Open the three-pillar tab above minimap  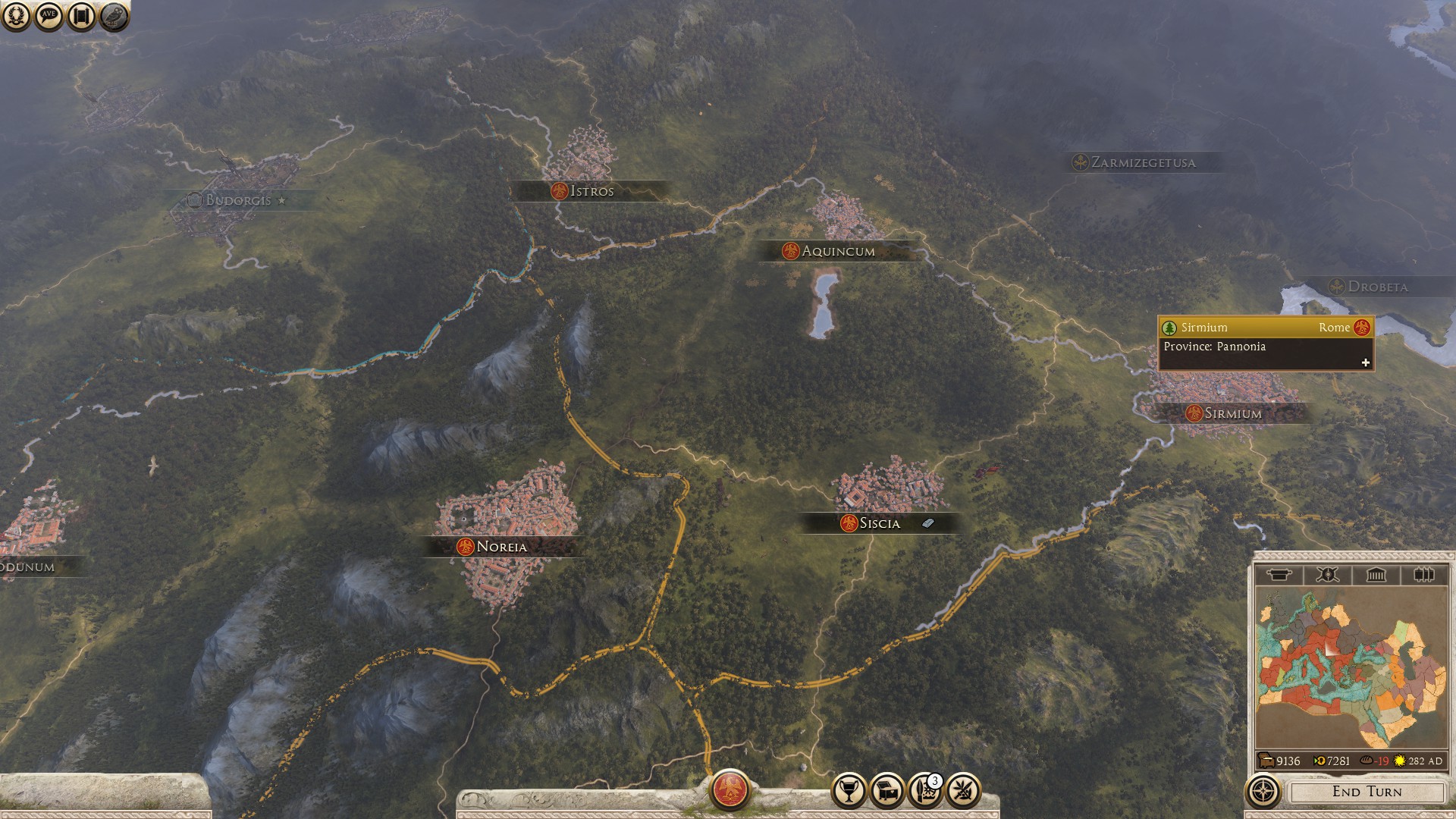click(1423, 575)
